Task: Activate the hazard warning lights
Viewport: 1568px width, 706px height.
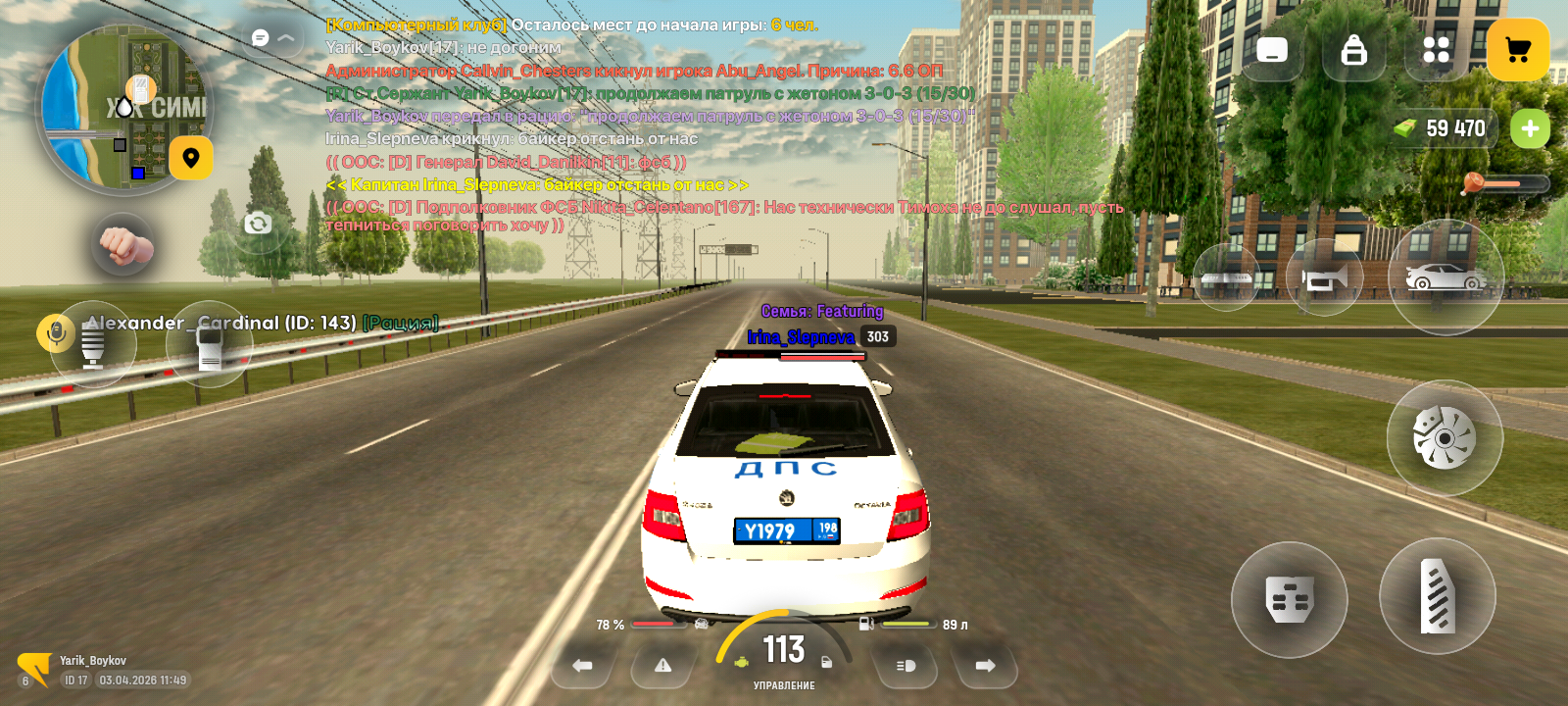Action: (x=663, y=666)
